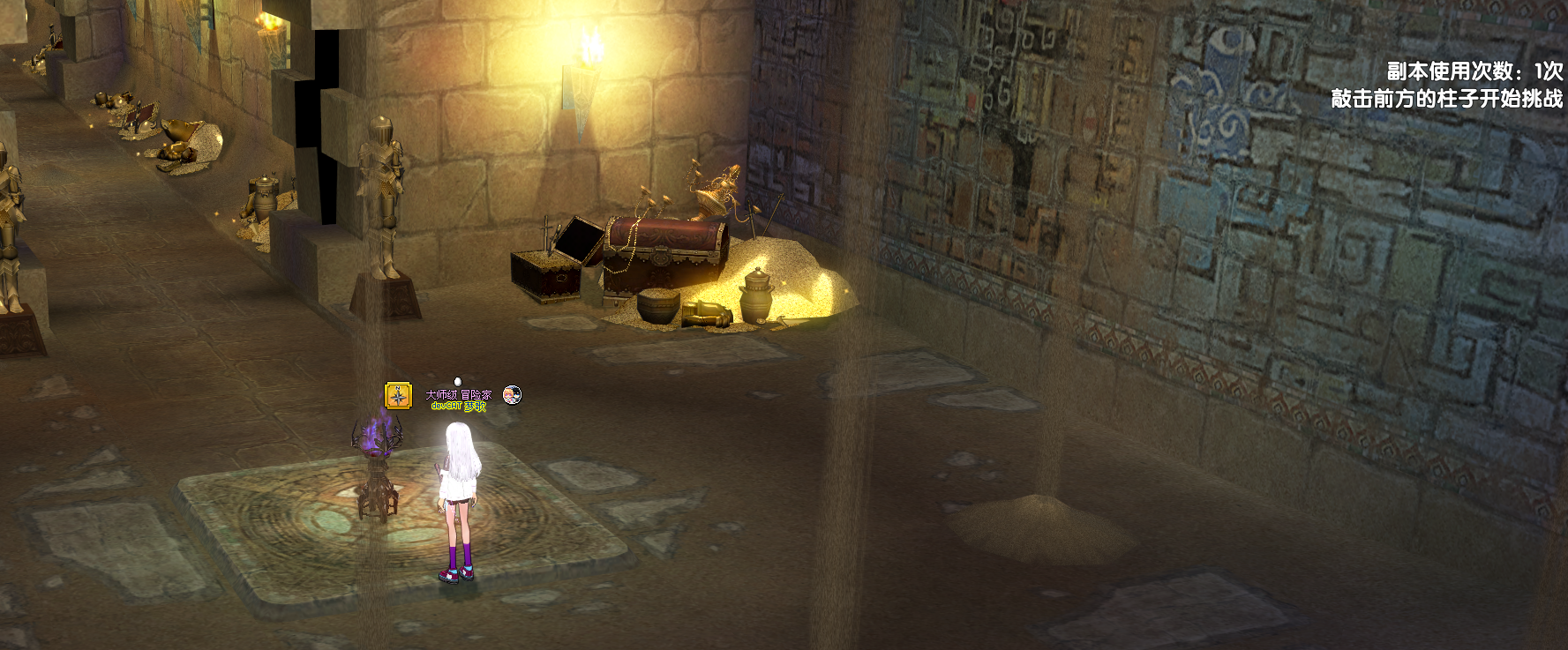This screenshot has height=650, width=1568.
Task: Select the devCAT 梦歌 player name label
Action: 458,407
